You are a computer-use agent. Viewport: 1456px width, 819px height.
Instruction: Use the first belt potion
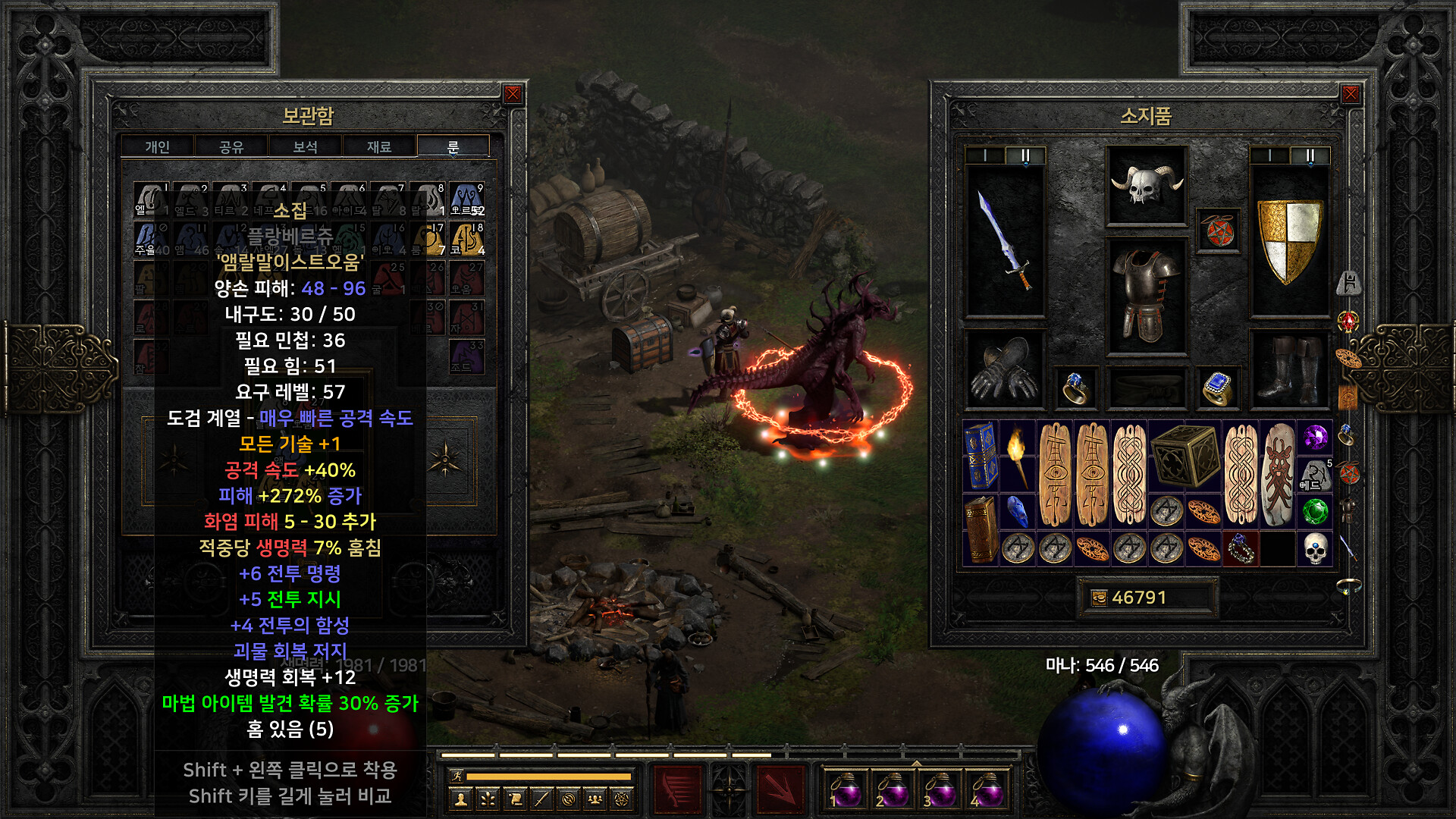pos(846,790)
